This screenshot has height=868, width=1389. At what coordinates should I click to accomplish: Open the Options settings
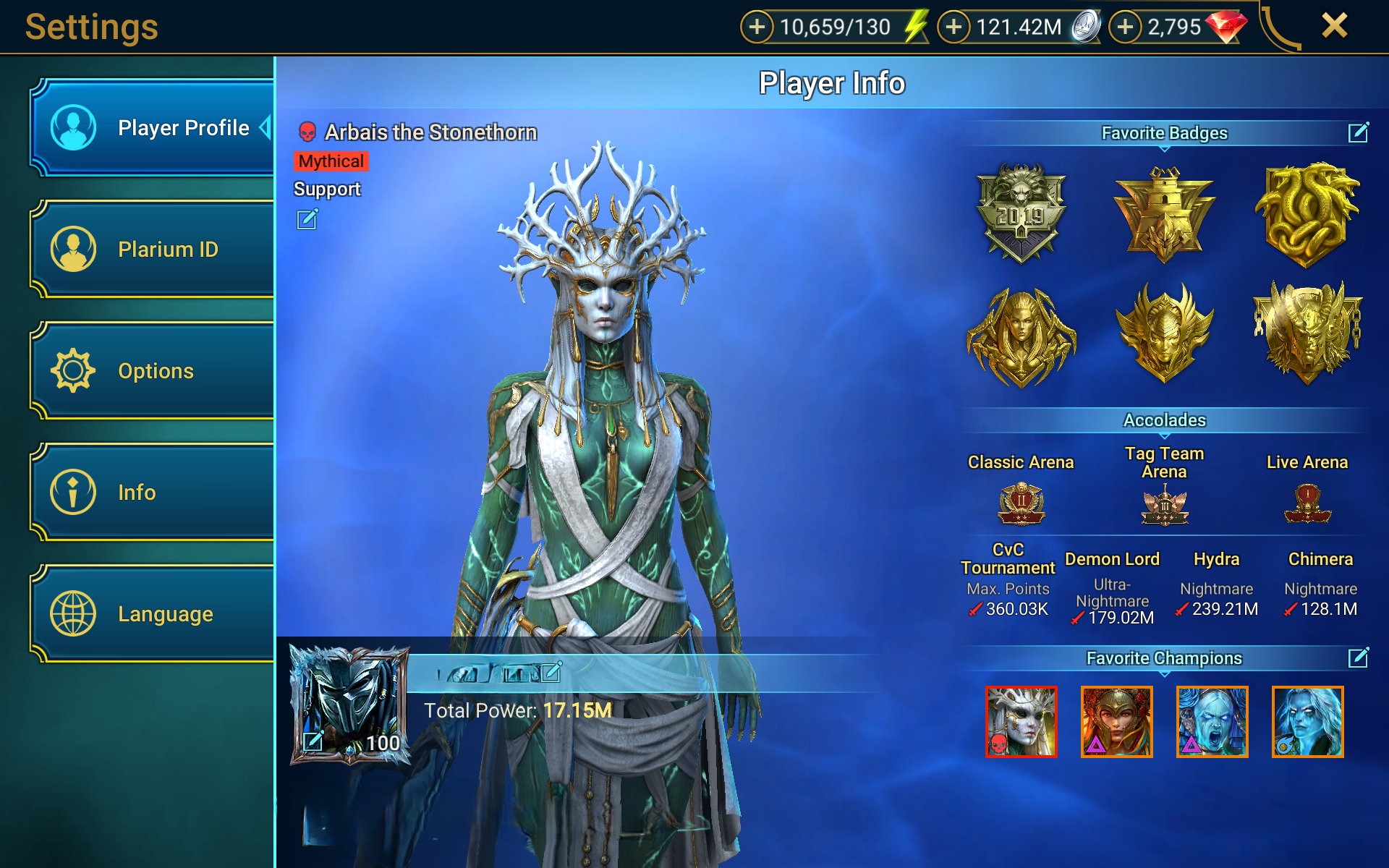tap(153, 371)
